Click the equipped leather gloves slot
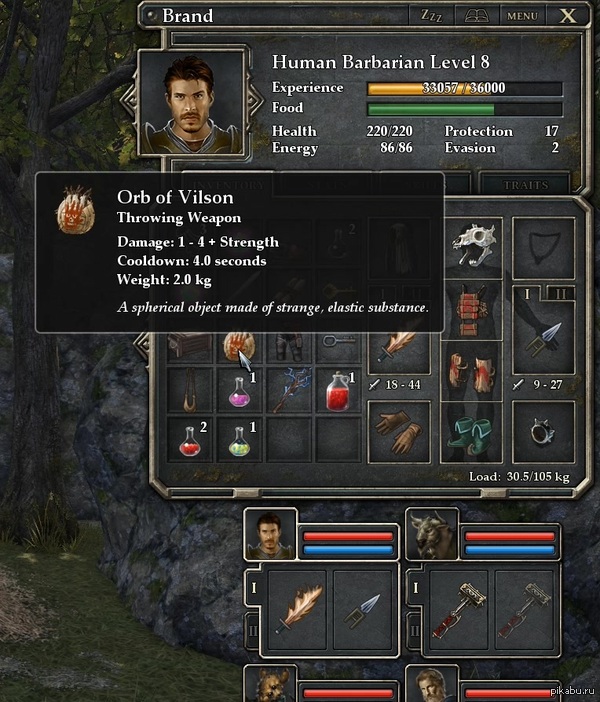Viewport: 600px width, 702px height. click(399, 430)
